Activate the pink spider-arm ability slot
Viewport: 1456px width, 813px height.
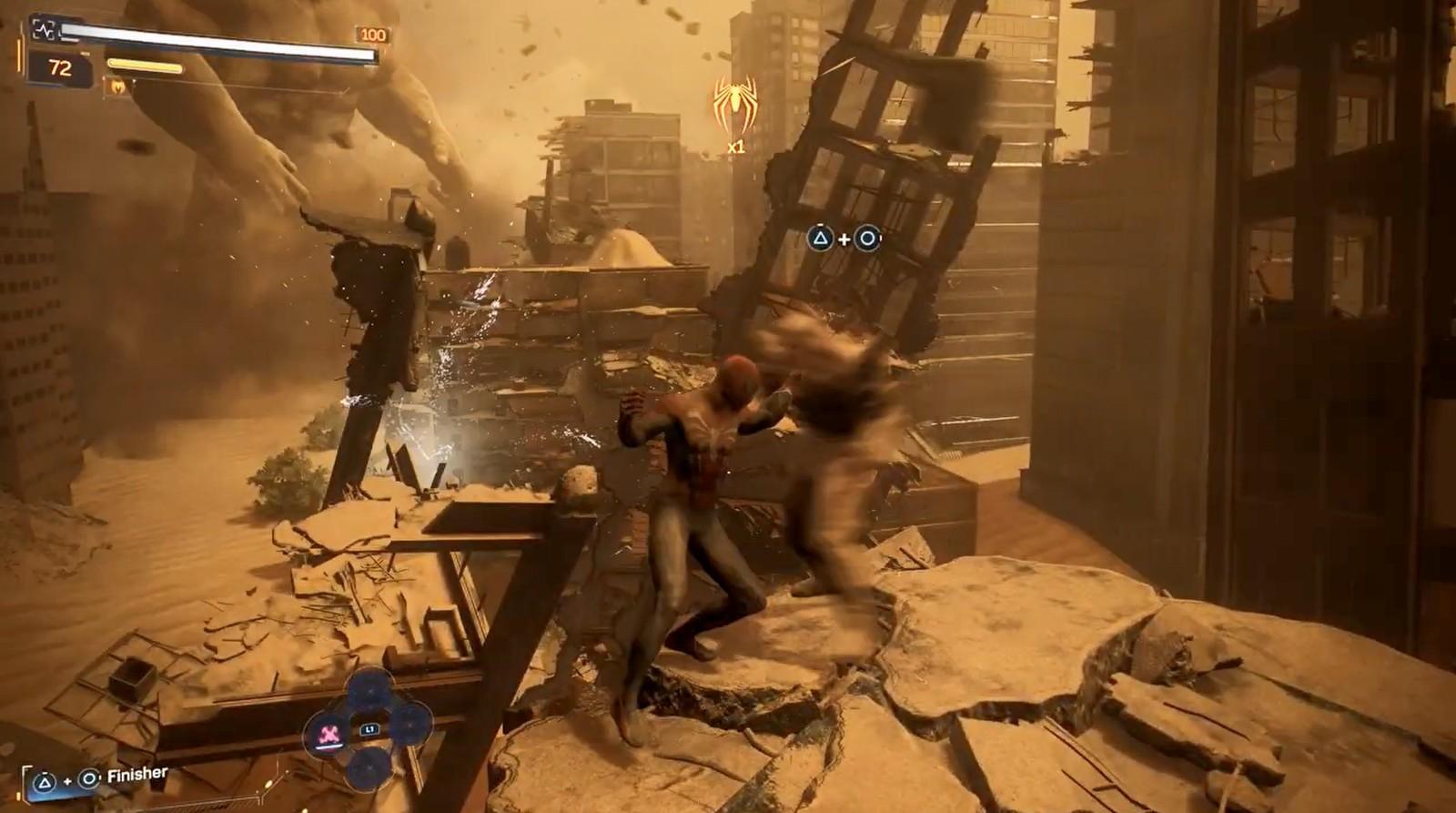[329, 729]
